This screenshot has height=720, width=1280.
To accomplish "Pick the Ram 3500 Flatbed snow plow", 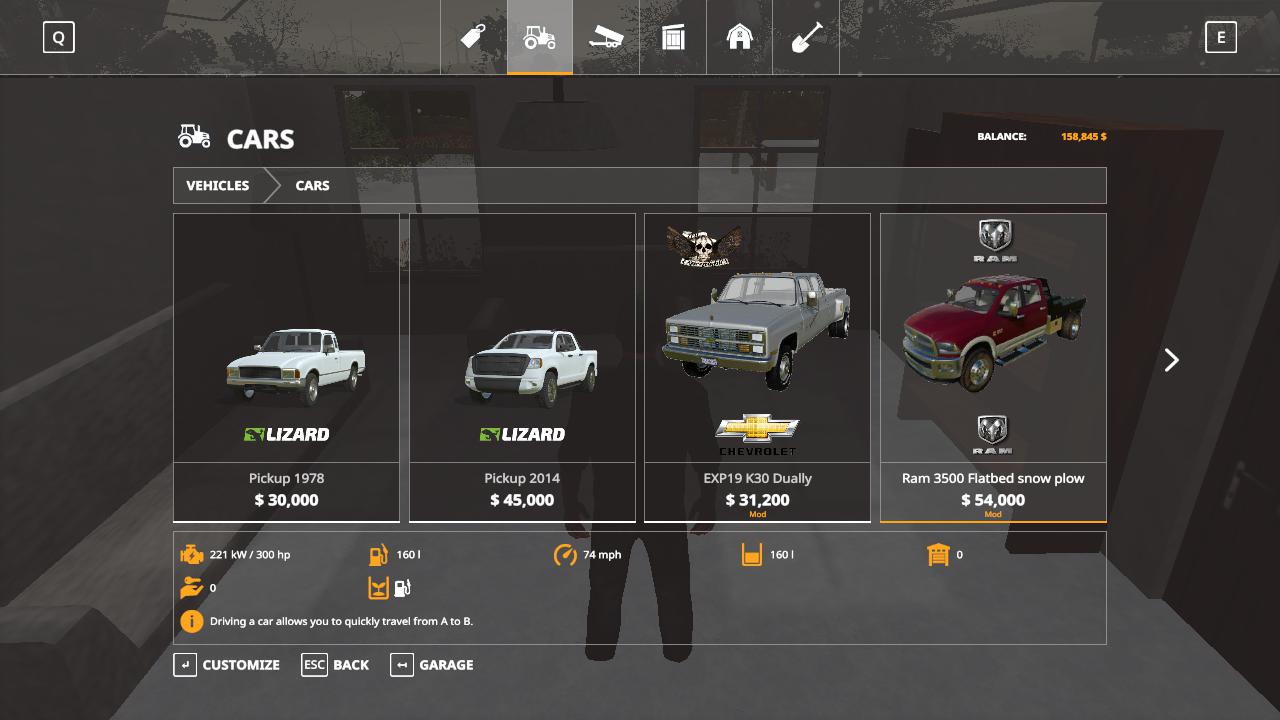I will [993, 367].
